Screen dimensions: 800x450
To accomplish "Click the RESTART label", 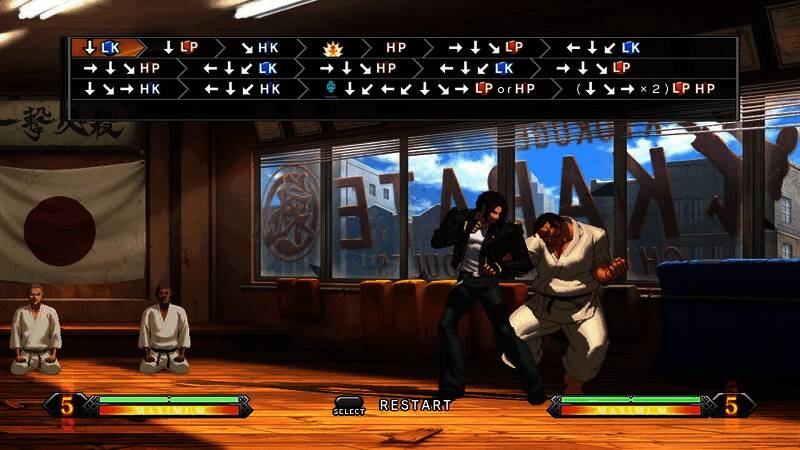I will (415, 405).
